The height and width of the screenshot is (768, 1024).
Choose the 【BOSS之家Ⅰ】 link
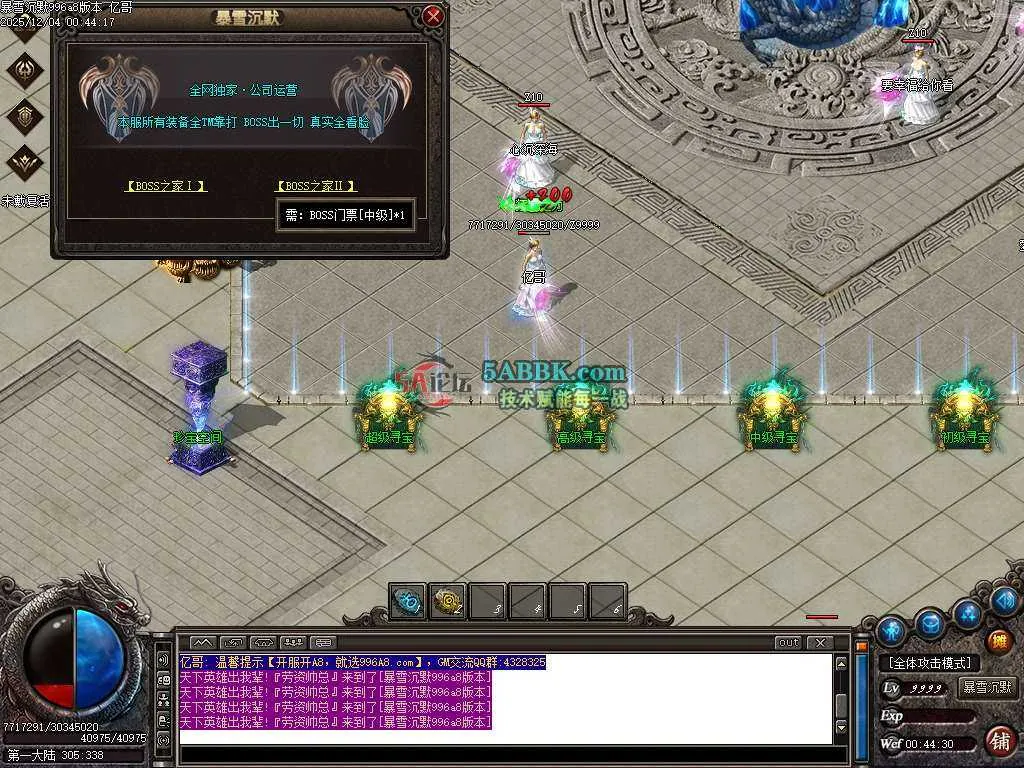coord(166,186)
